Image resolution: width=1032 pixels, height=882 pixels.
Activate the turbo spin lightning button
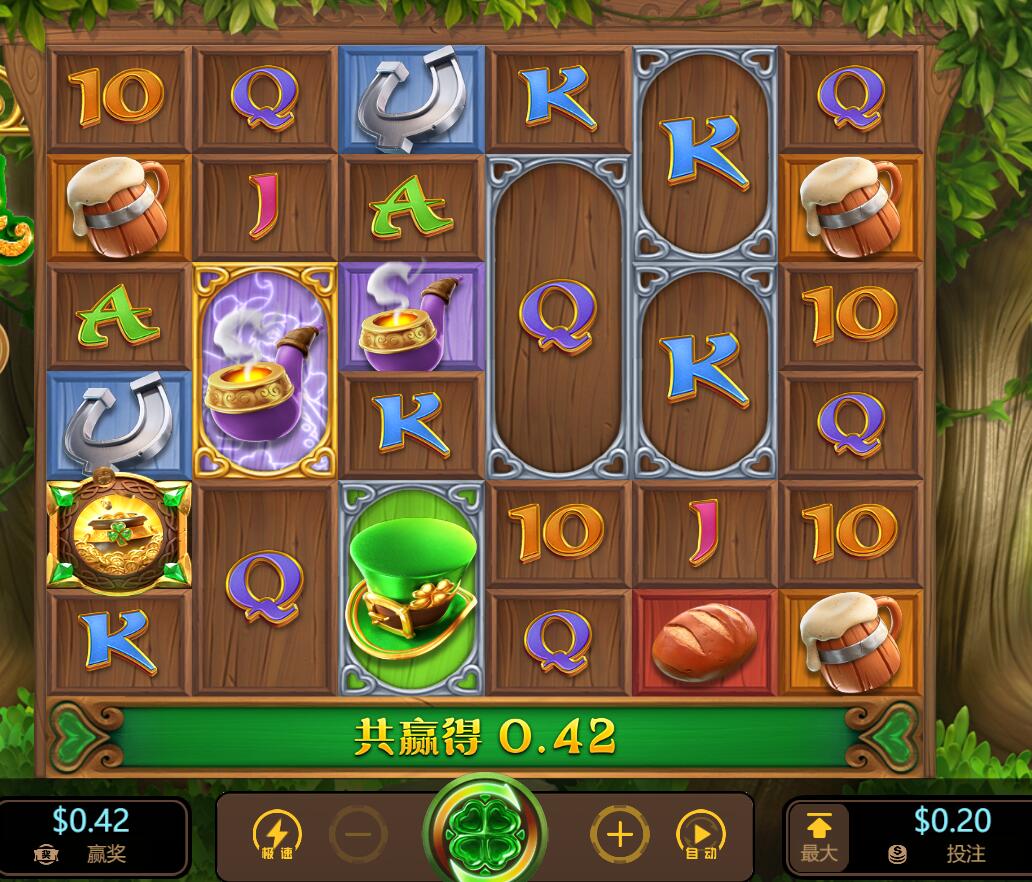(x=276, y=833)
